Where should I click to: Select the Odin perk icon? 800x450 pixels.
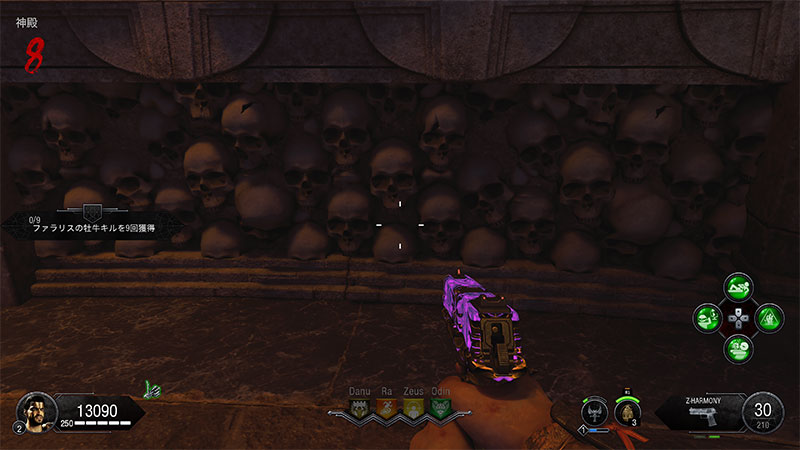439,409
